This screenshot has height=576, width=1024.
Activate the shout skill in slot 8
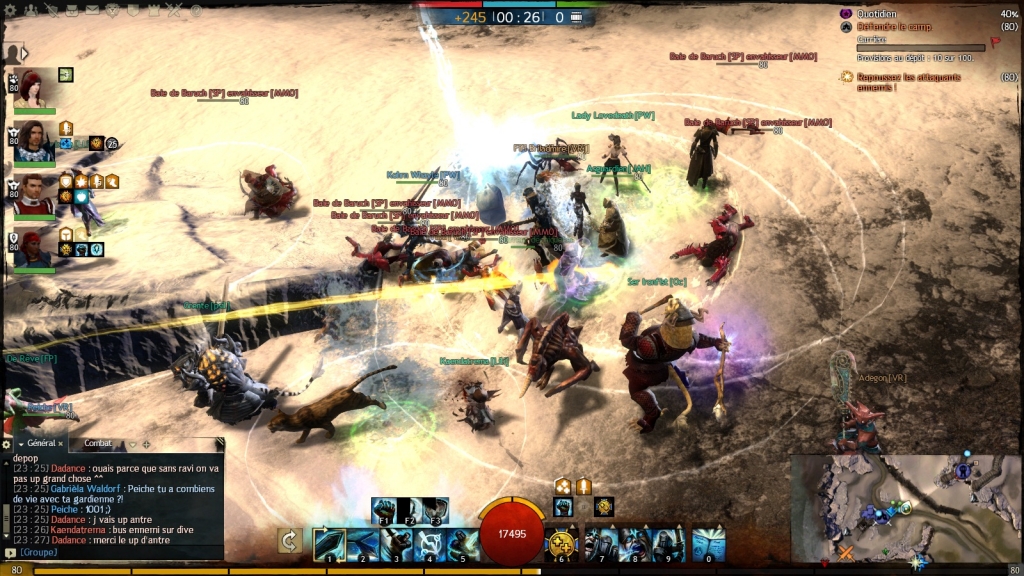636,544
